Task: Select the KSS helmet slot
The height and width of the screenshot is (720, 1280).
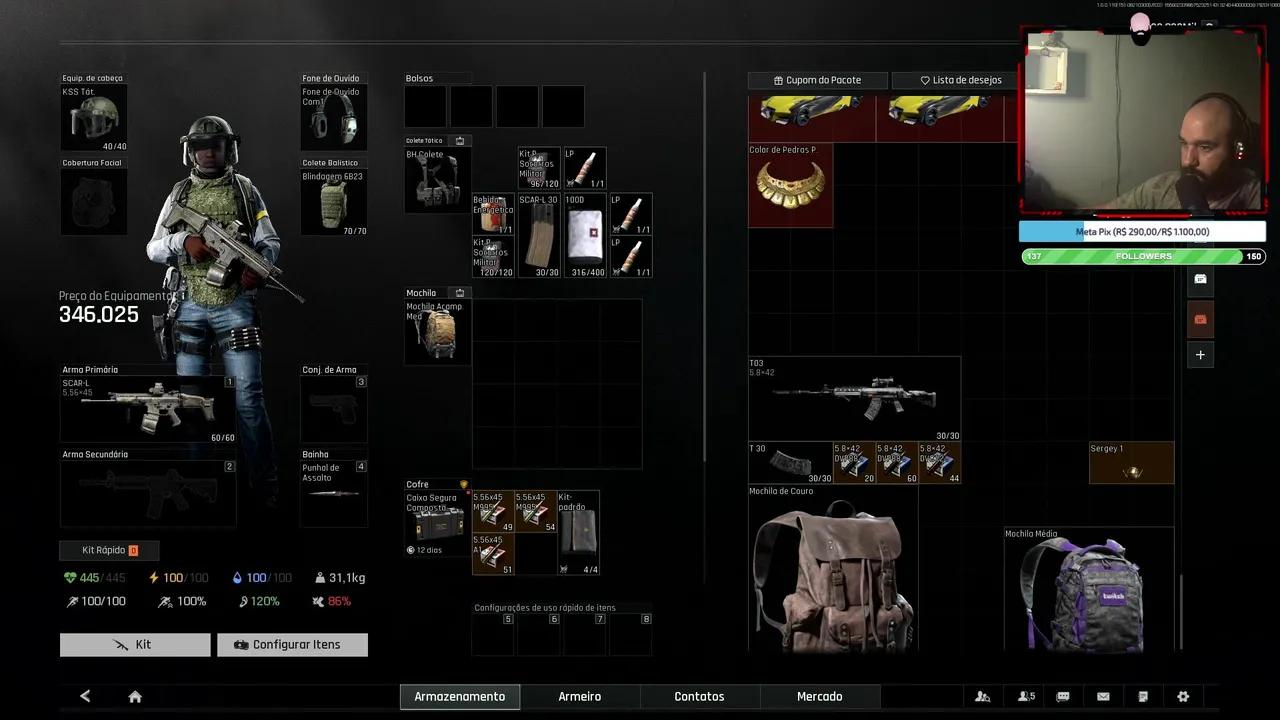Action: (94, 118)
